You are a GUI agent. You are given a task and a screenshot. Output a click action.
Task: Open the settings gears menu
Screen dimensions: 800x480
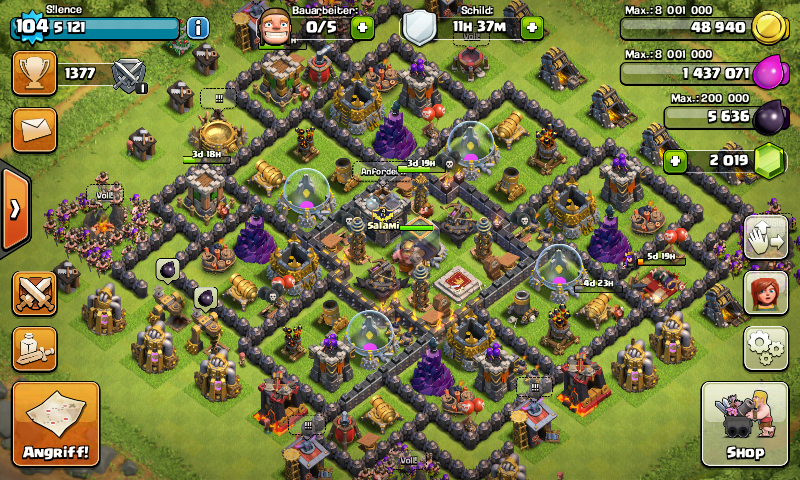point(765,347)
